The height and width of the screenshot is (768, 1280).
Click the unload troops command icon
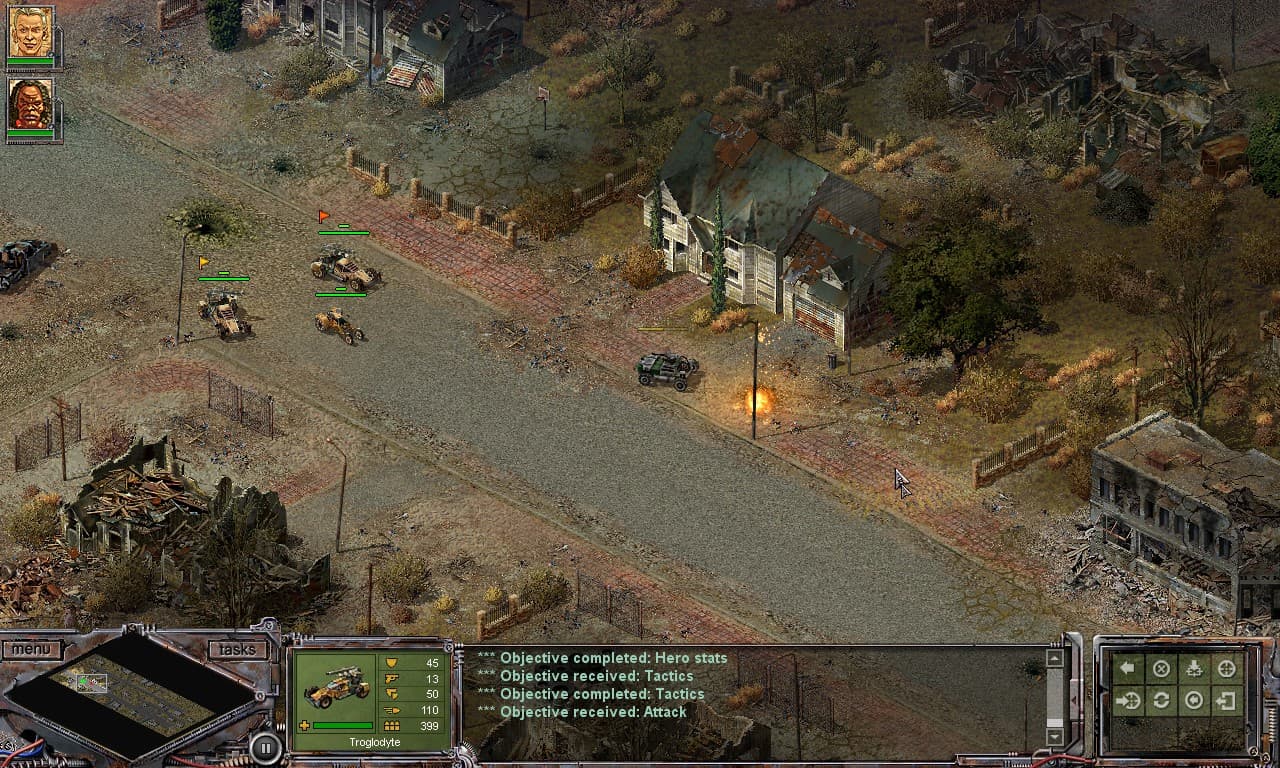(x=1193, y=668)
